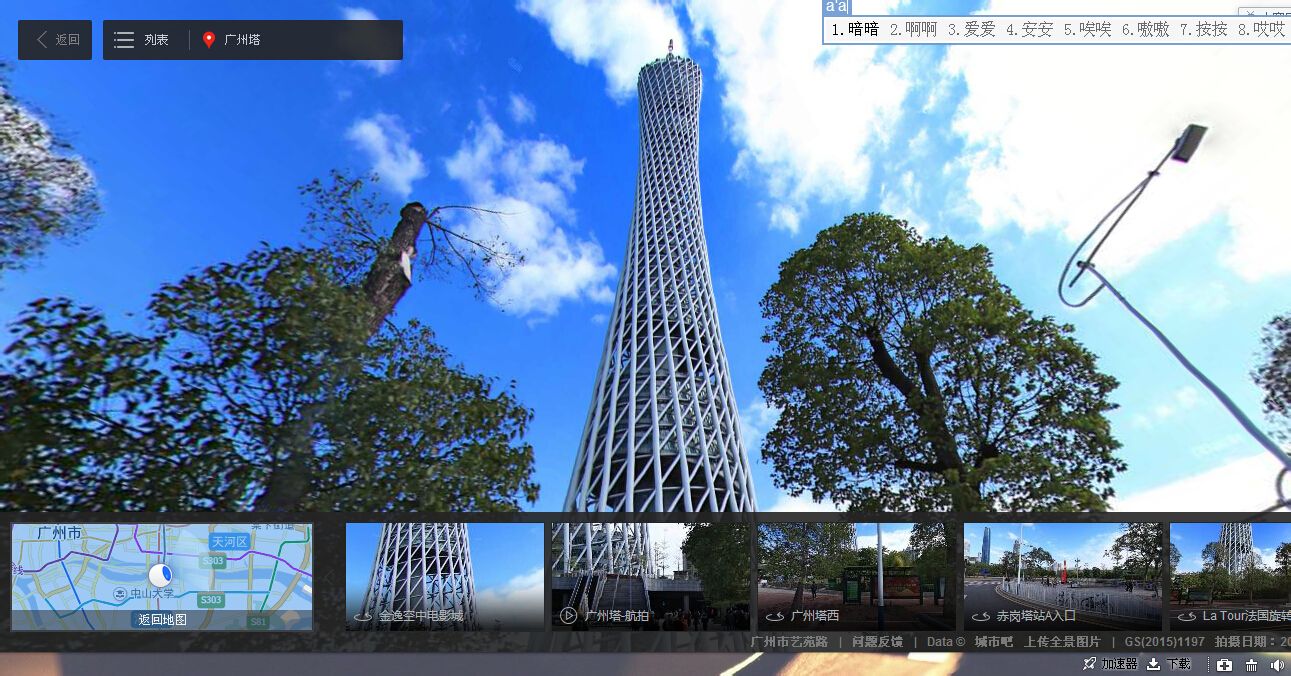
Task: Play the 广州塔-航拍 aerial thumbnail
Action: (x=650, y=576)
